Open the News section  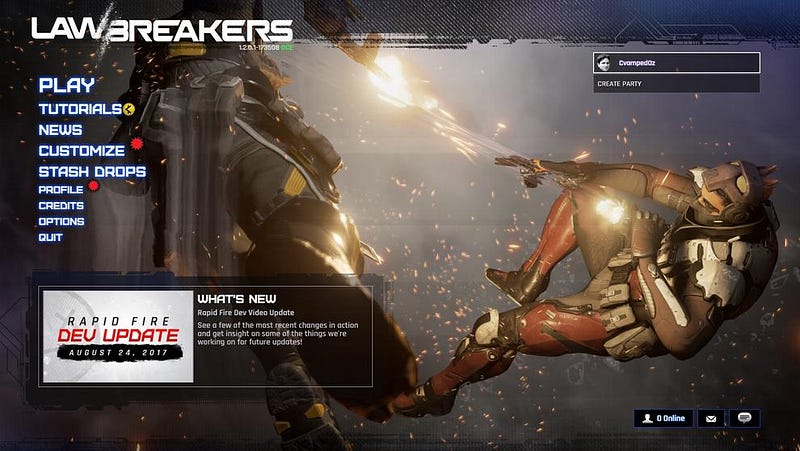(60, 130)
